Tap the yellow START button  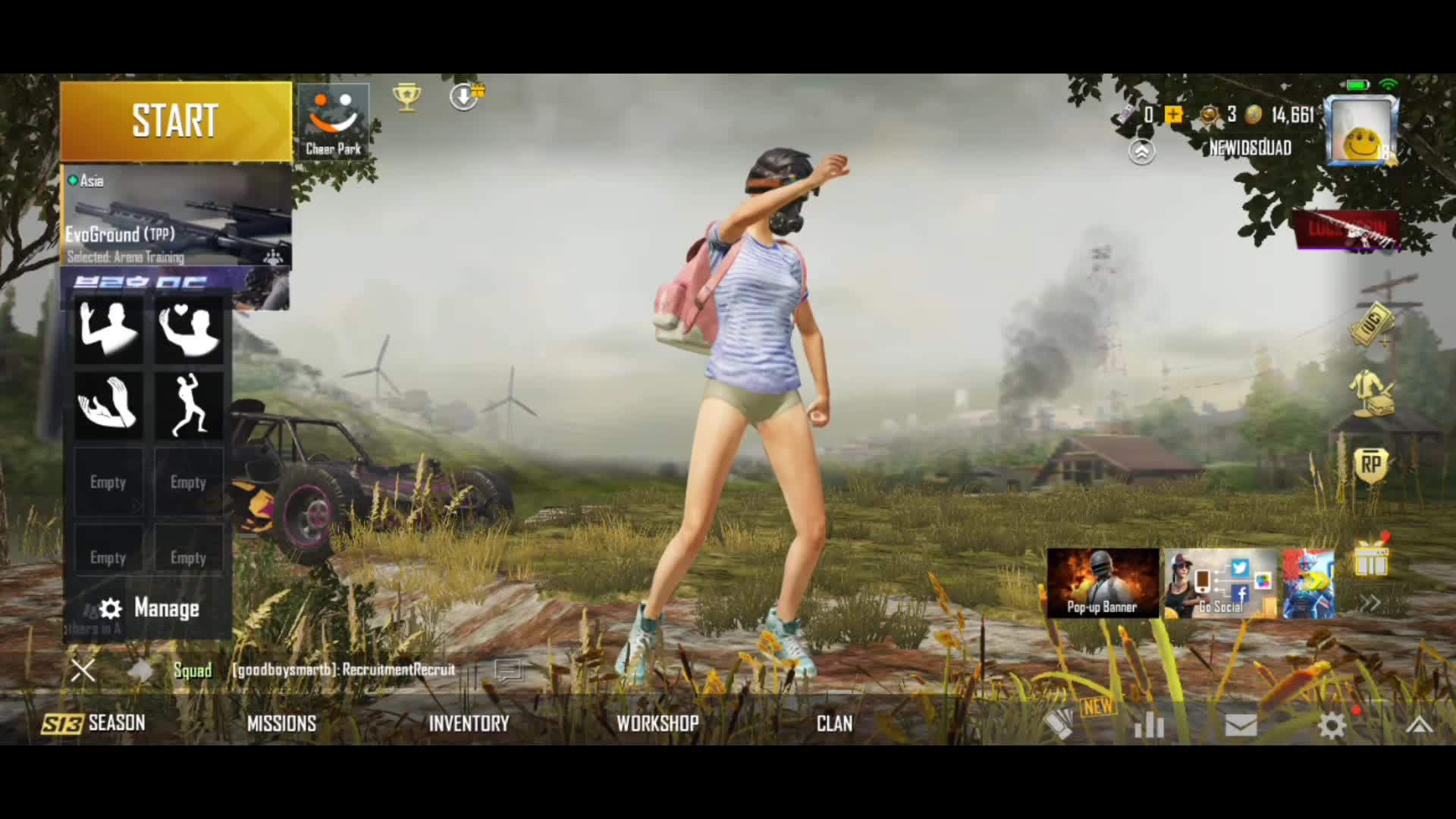(175, 121)
